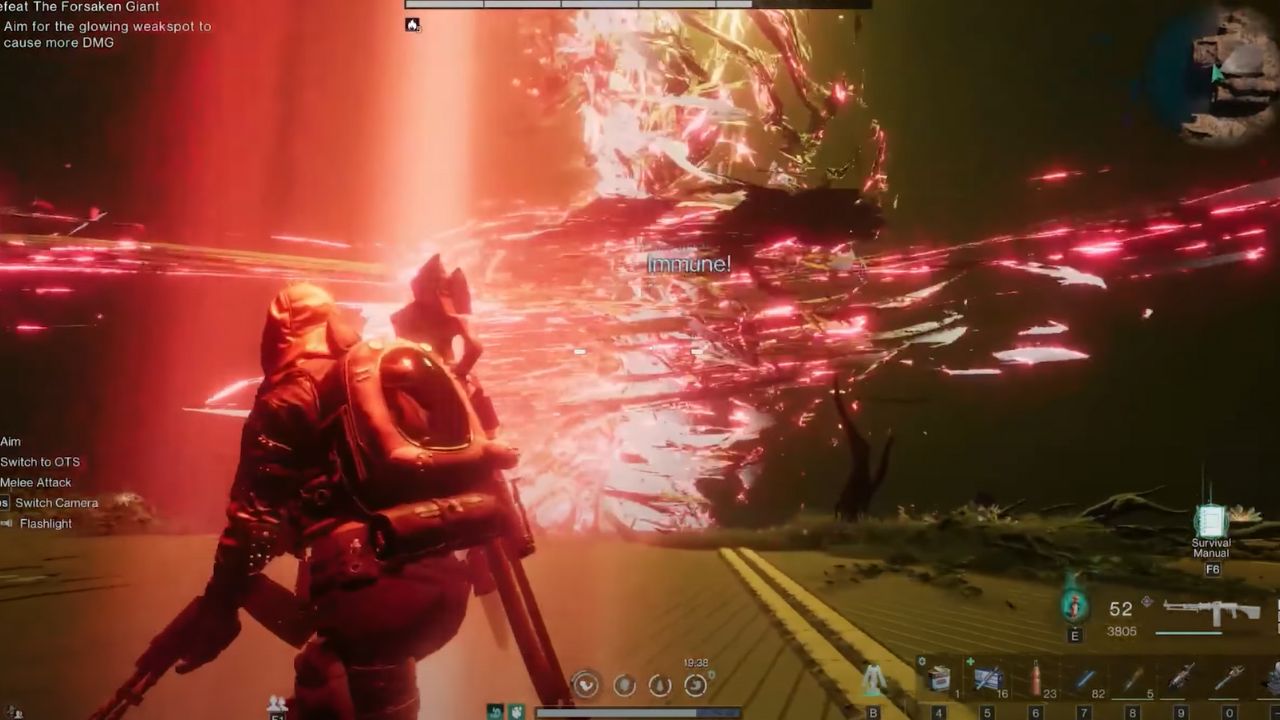1280x720 pixels.
Task: Select the red beverage in hotbar slot 6
Action: pyautogui.click(x=1035, y=676)
